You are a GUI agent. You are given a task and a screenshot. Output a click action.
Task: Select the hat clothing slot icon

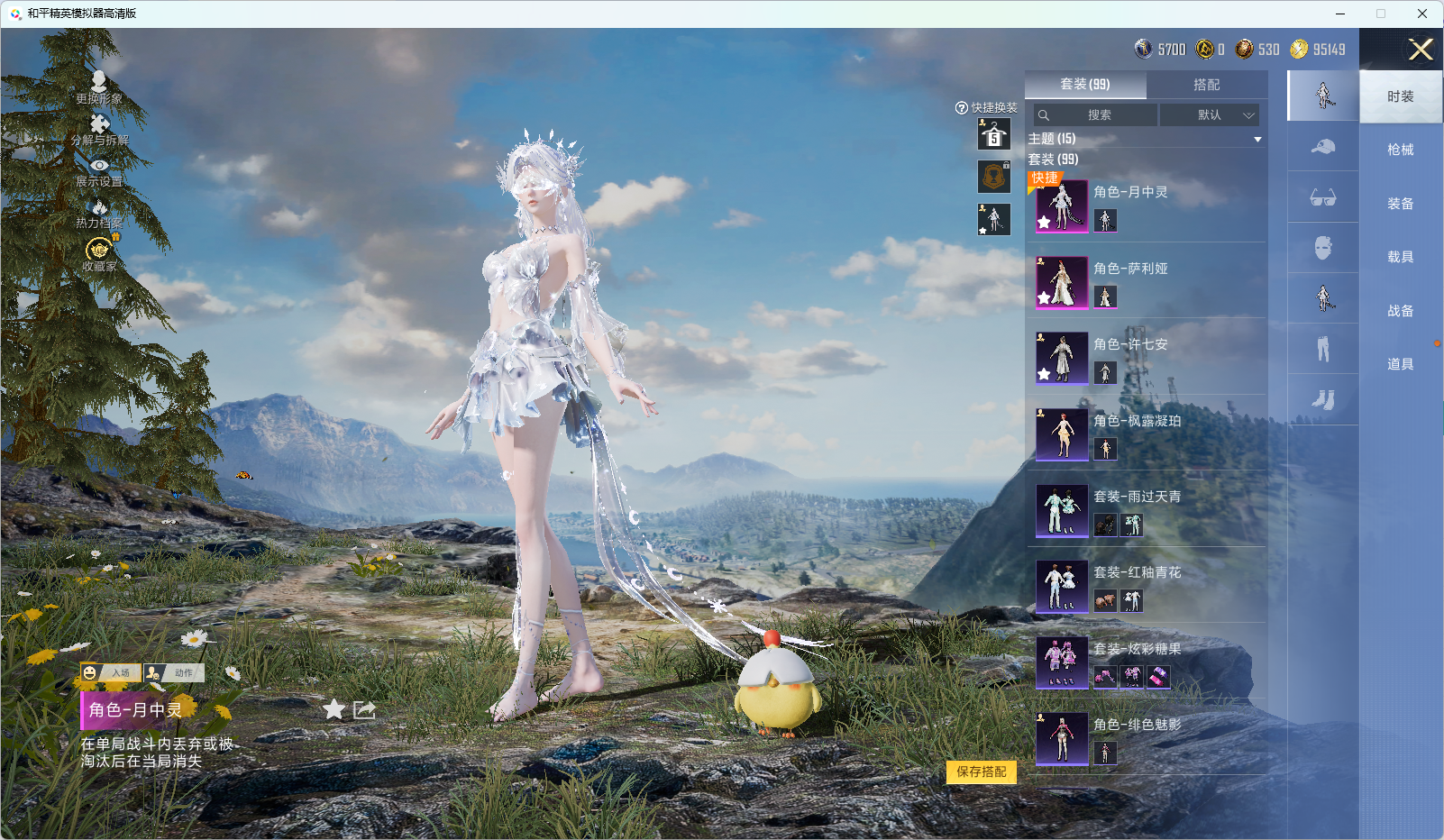click(1322, 146)
